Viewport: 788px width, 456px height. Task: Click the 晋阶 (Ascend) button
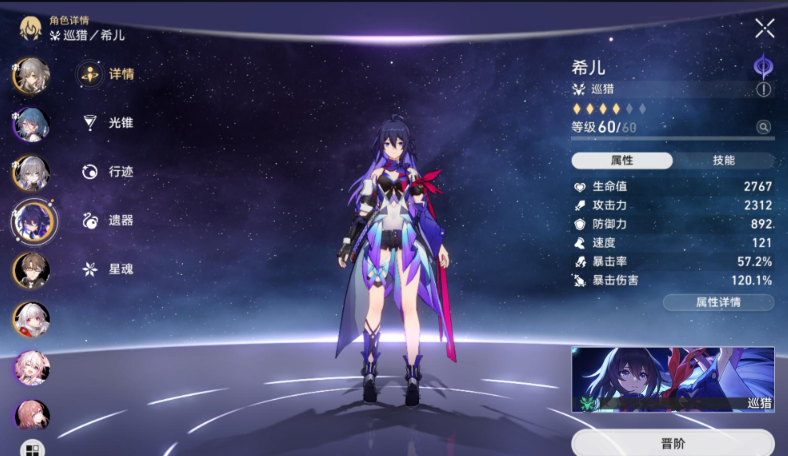(673, 443)
